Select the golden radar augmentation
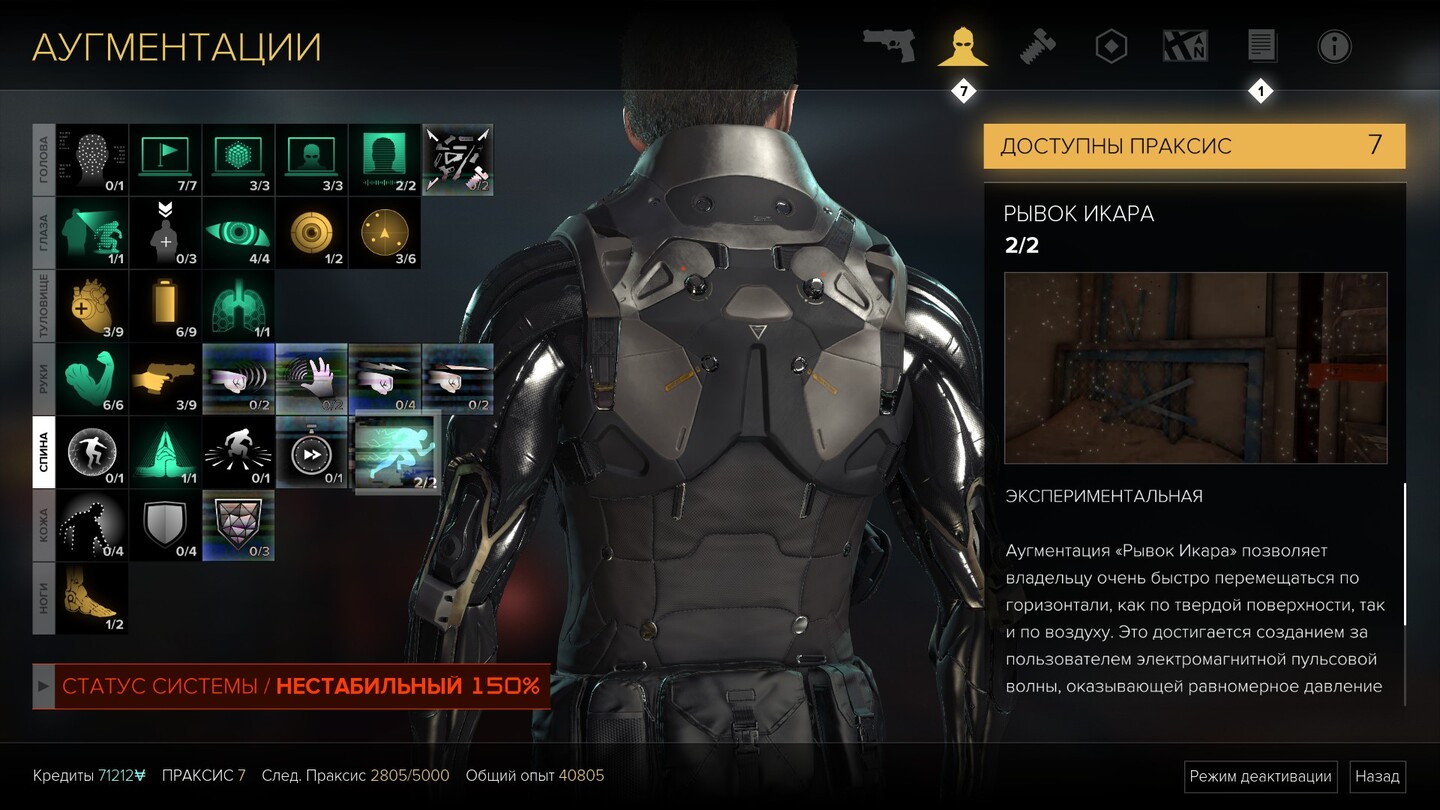Screen dimensions: 1440x810 [x=384, y=233]
